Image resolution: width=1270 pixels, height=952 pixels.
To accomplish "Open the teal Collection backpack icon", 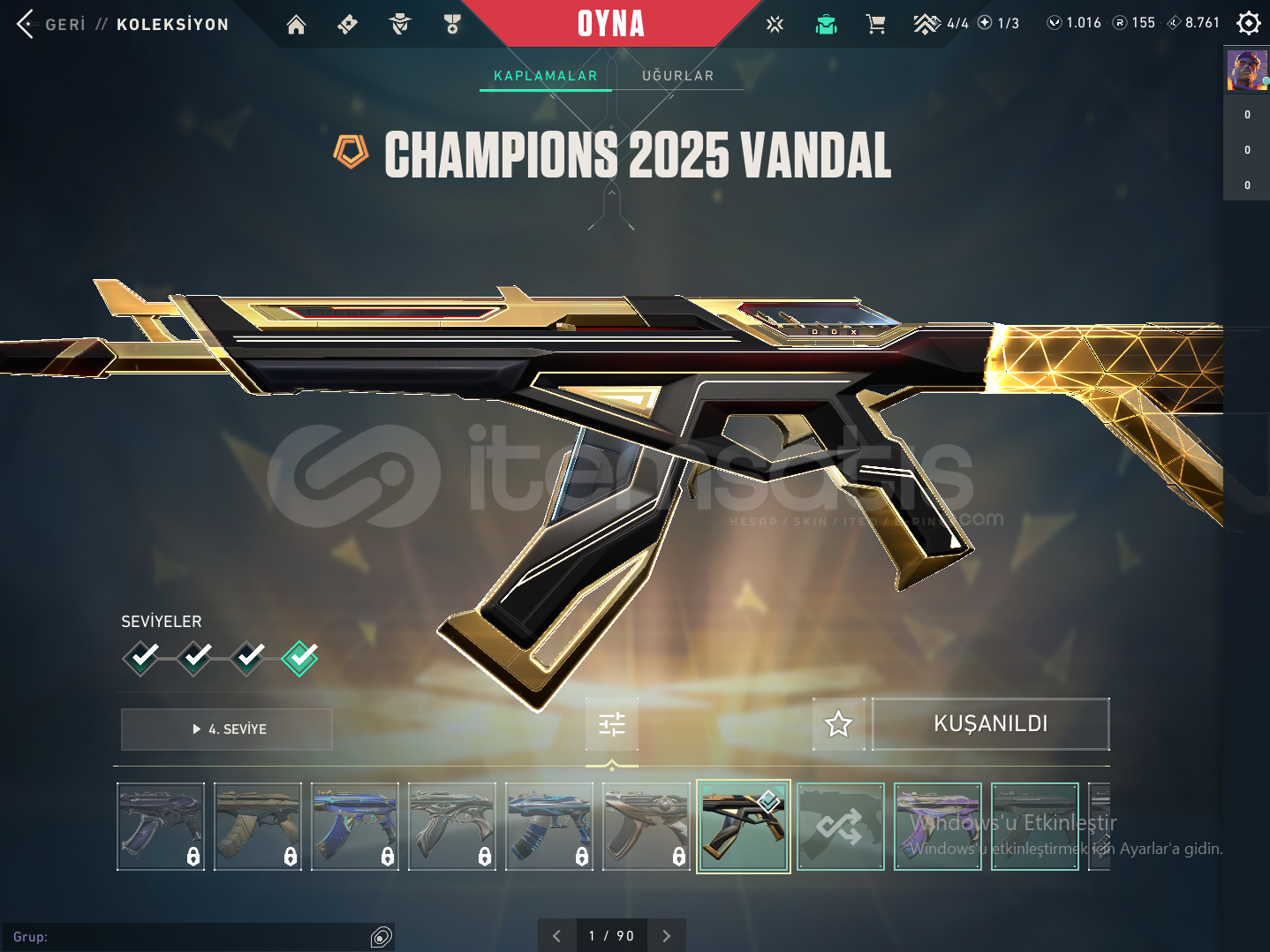I will (826, 24).
